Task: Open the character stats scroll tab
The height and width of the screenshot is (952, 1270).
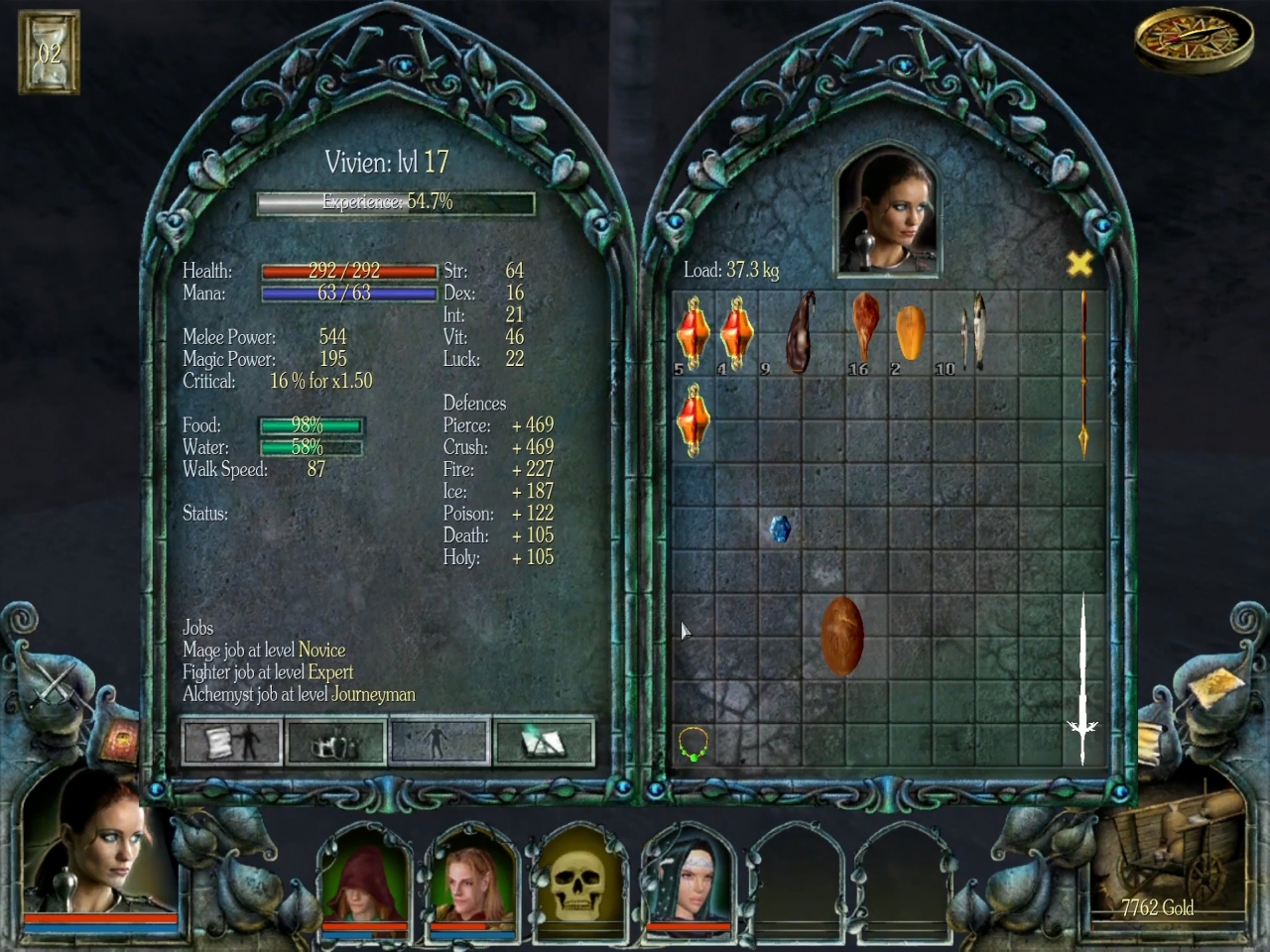Action: pos(232,742)
